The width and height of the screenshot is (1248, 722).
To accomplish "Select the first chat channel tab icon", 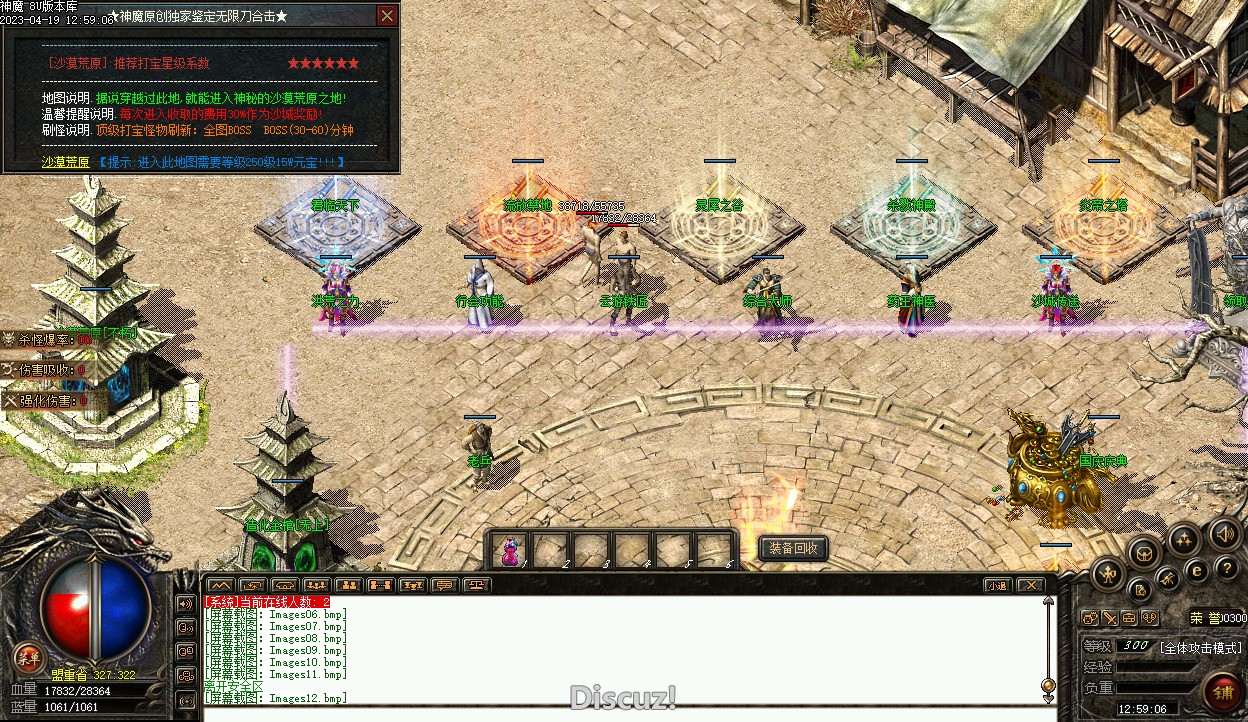I will coord(221,585).
